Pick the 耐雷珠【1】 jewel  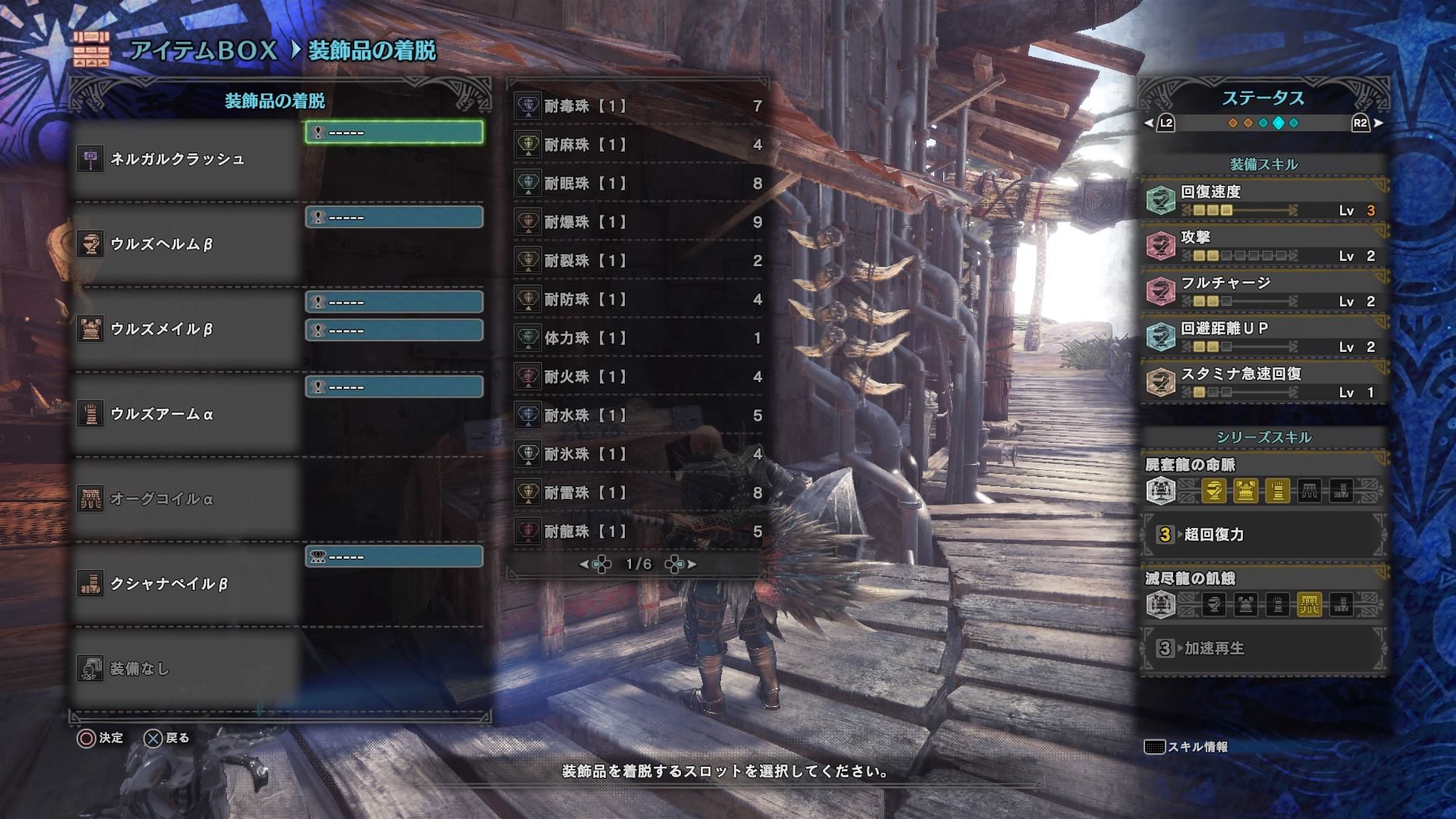(637, 493)
